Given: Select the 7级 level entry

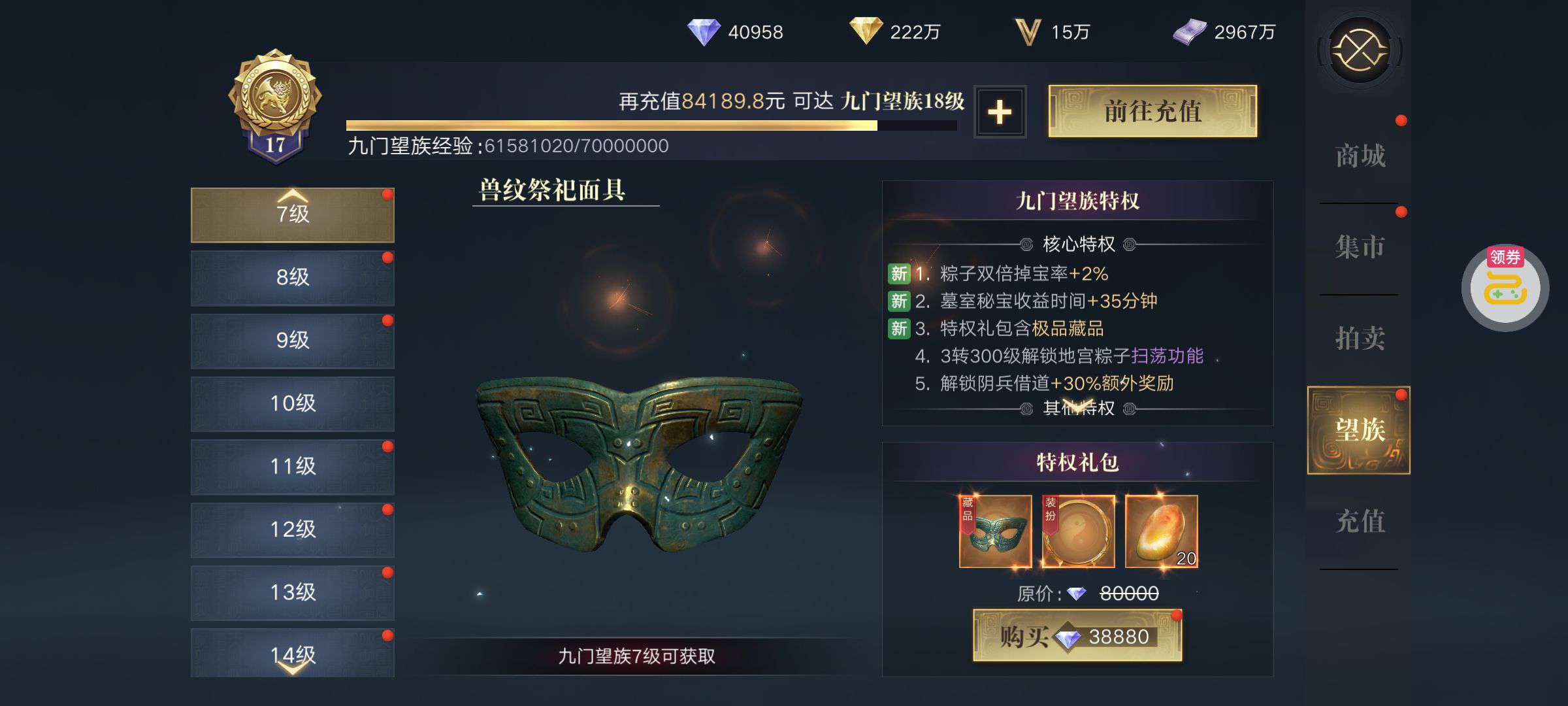Looking at the screenshot, I should (x=293, y=215).
